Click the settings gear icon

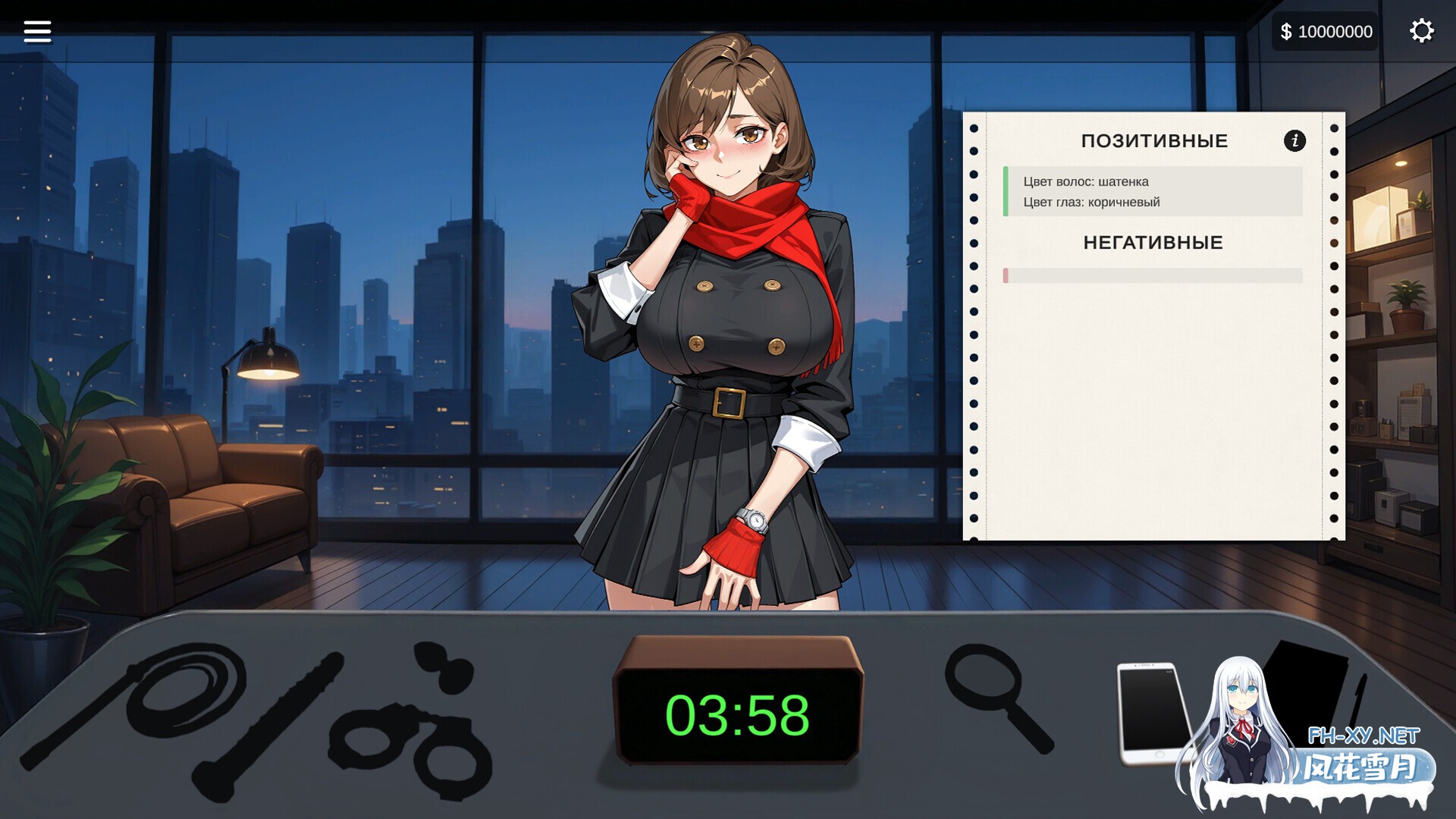(x=1422, y=30)
